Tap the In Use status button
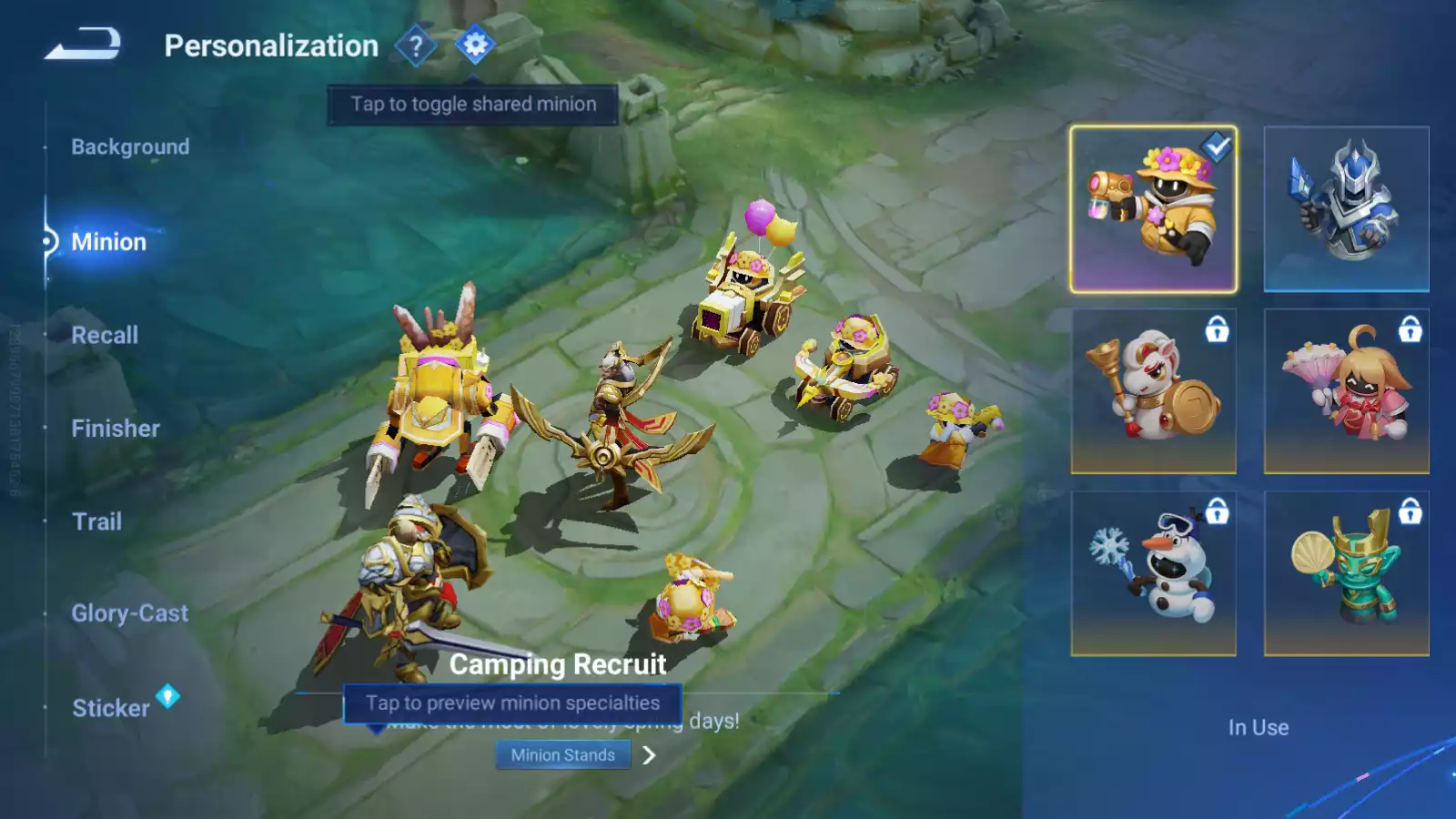 coord(1258,727)
